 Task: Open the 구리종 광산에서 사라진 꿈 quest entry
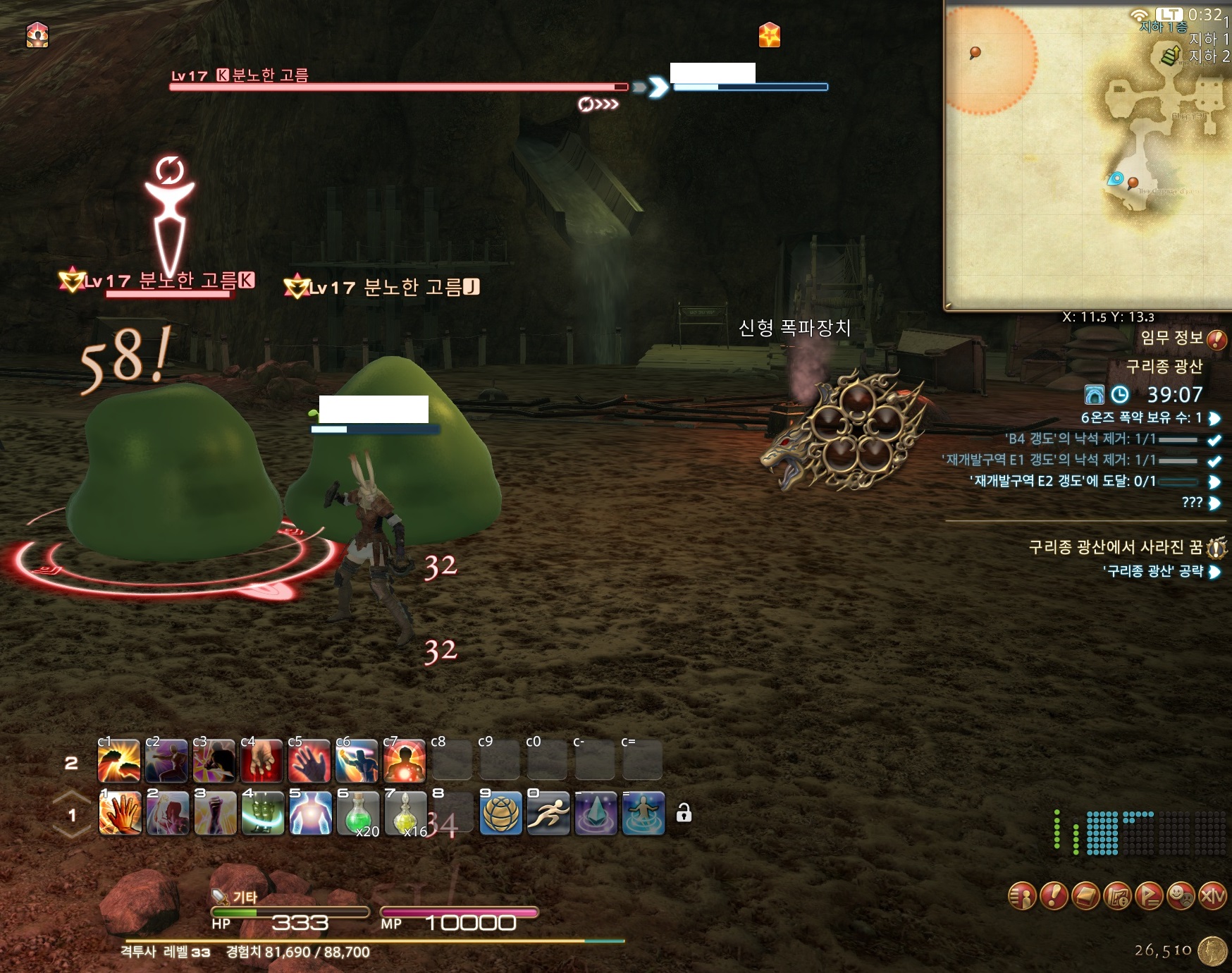pos(1116,547)
